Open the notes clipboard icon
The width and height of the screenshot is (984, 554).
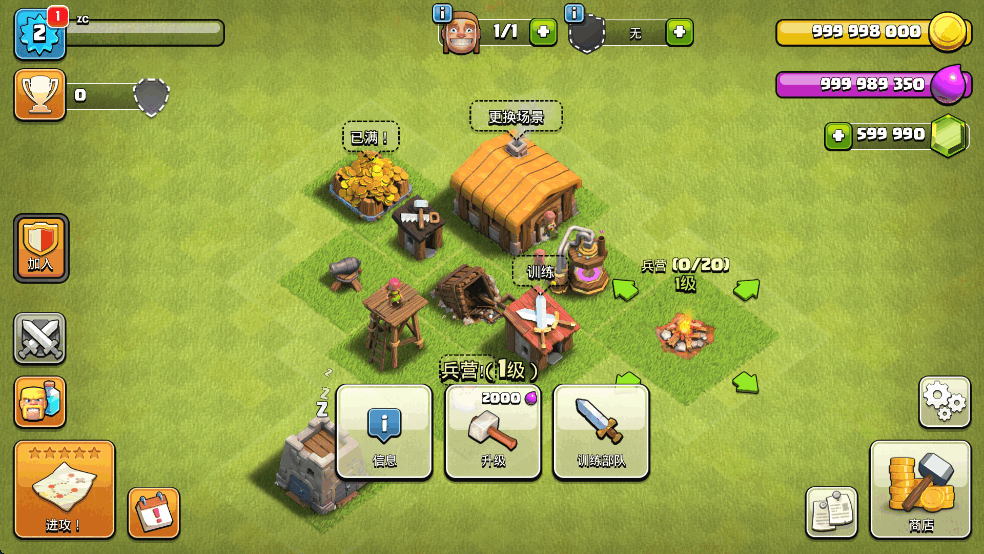coord(832,511)
